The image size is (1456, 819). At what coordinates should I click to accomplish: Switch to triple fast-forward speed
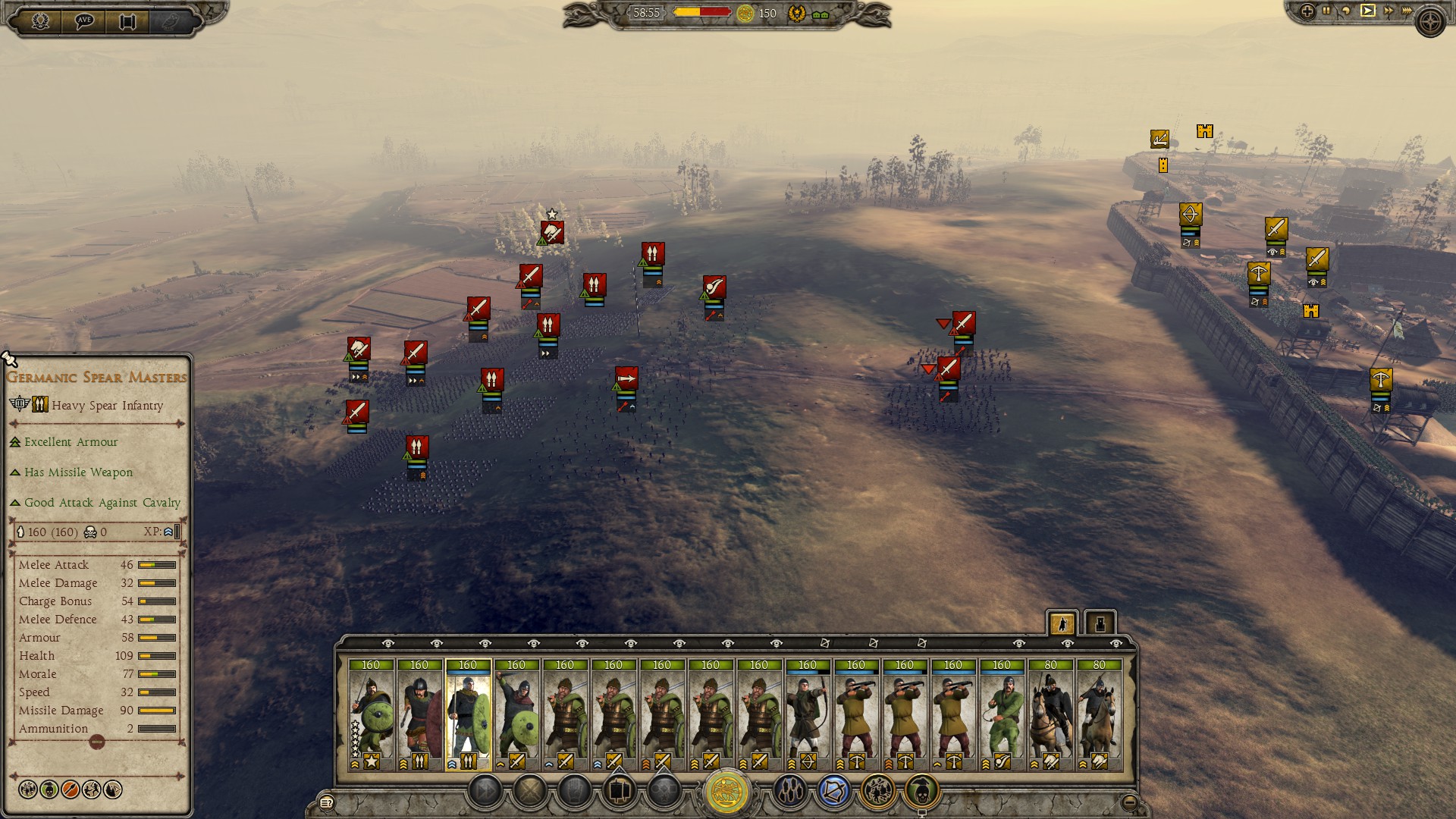coord(1407,11)
